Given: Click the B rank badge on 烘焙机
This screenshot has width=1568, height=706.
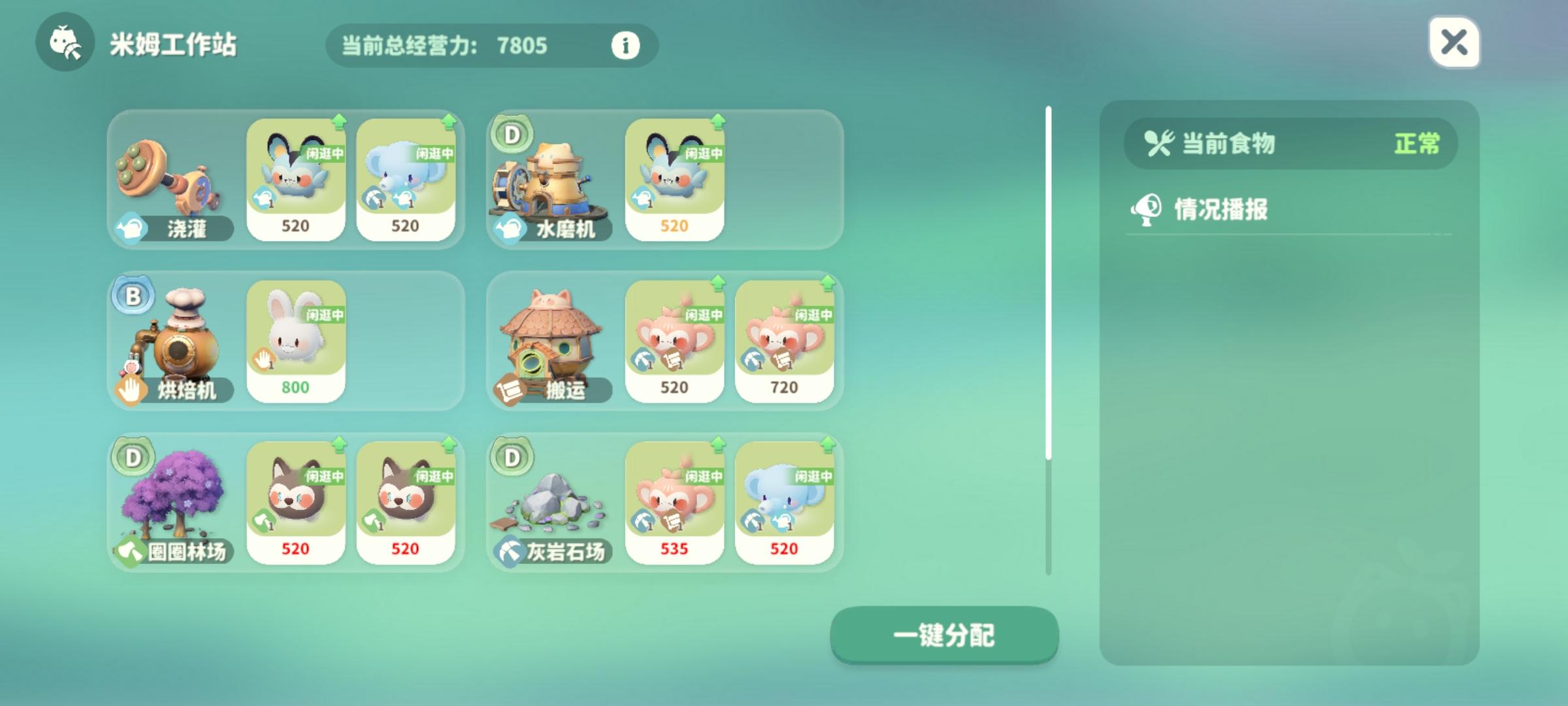Looking at the screenshot, I should [x=133, y=295].
